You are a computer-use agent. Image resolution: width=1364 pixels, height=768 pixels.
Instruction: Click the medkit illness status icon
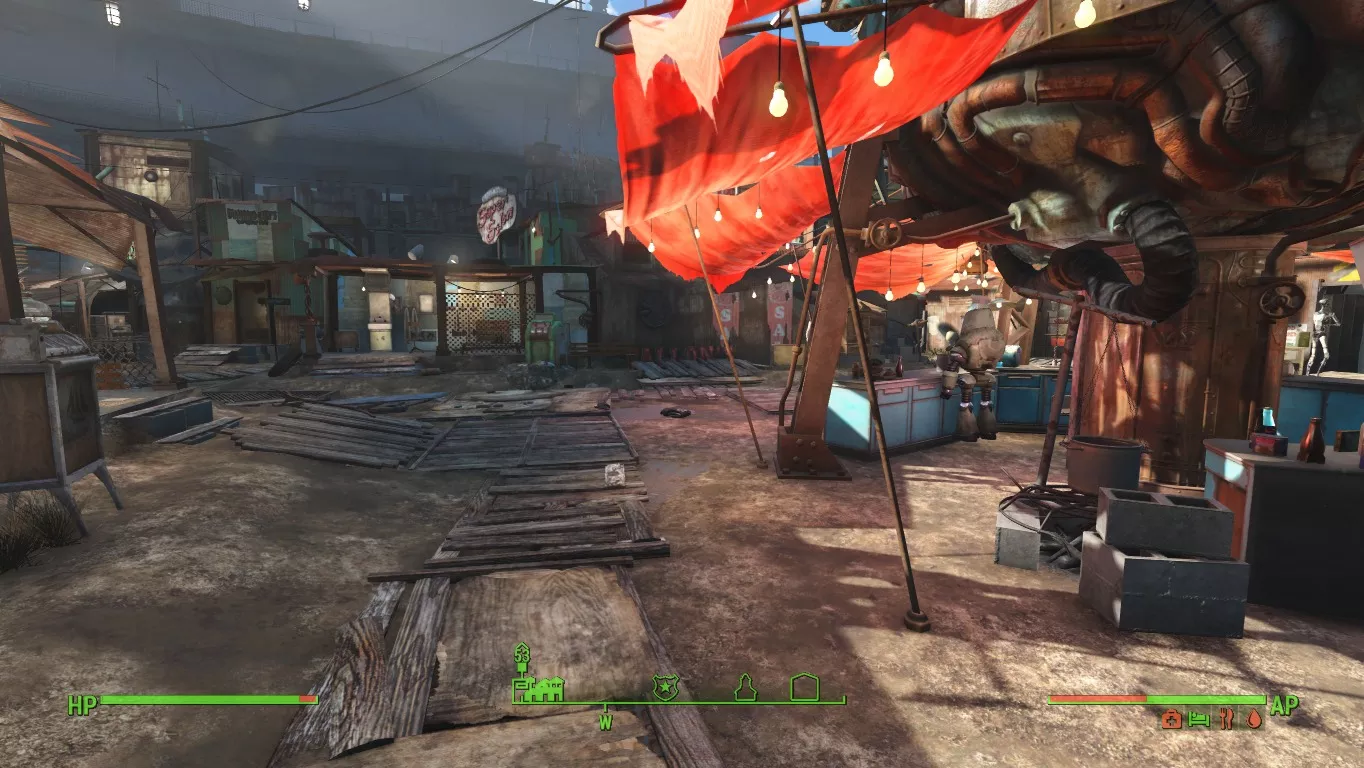(x=1170, y=718)
